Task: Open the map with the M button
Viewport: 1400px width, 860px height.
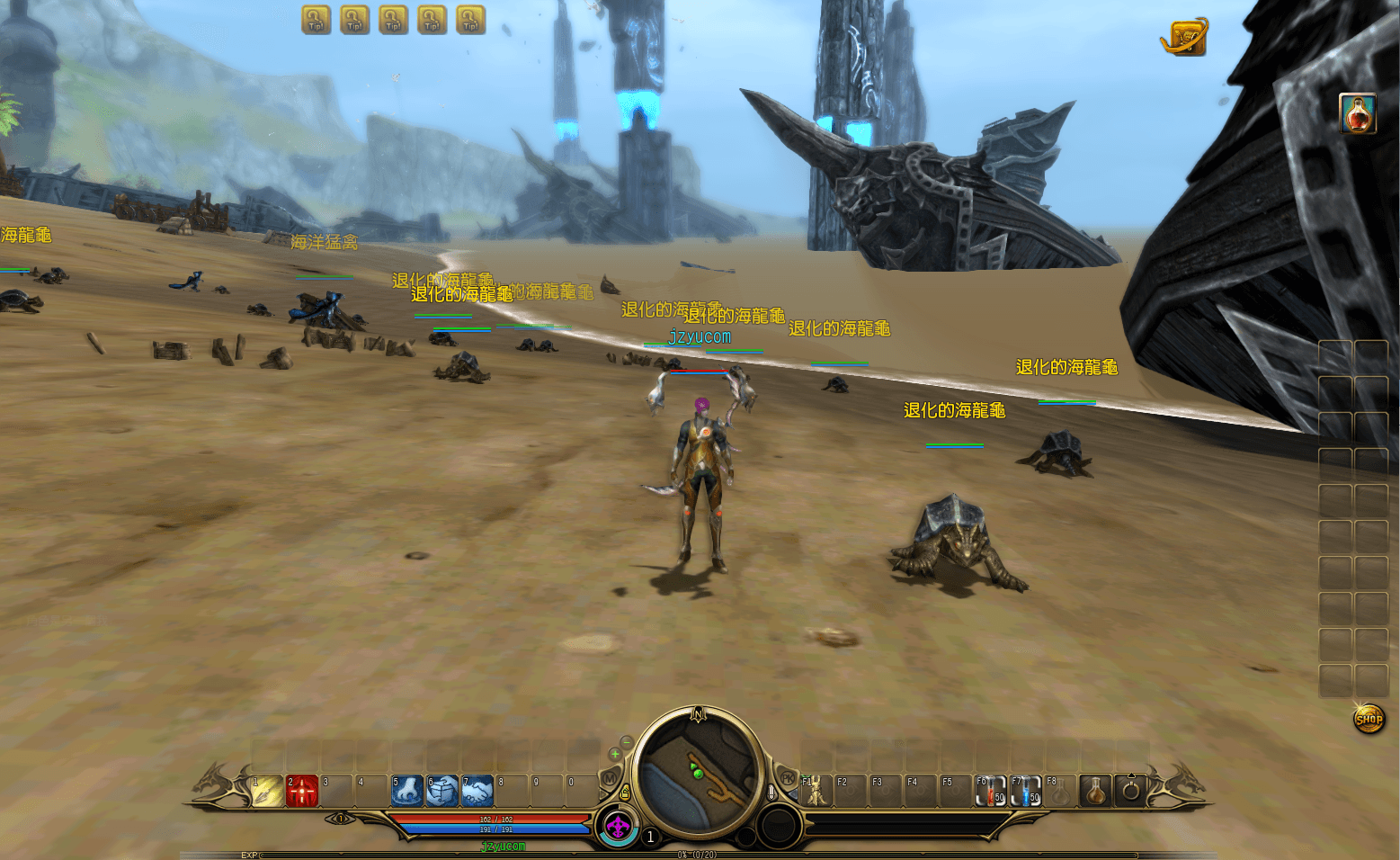Action: click(610, 778)
